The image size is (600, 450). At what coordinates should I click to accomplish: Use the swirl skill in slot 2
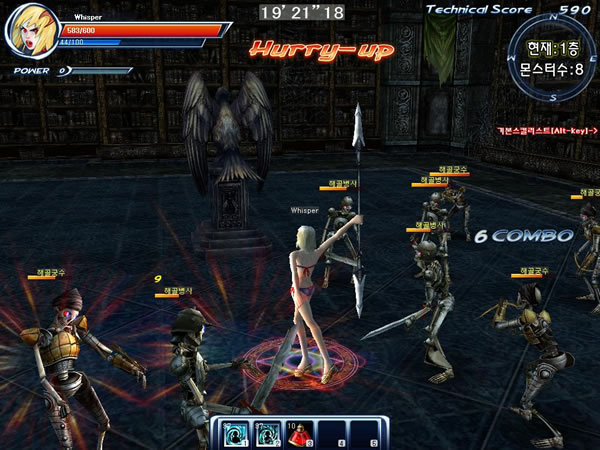(269, 433)
